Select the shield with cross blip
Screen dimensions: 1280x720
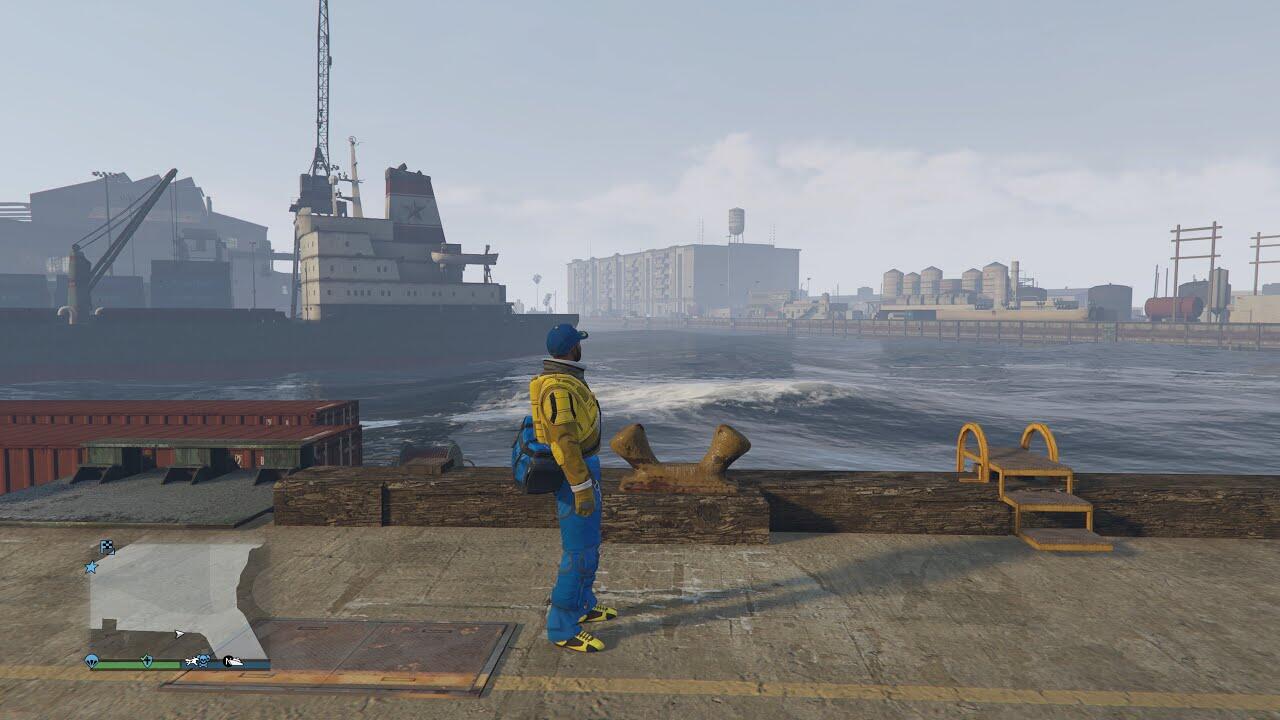(x=147, y=661)
